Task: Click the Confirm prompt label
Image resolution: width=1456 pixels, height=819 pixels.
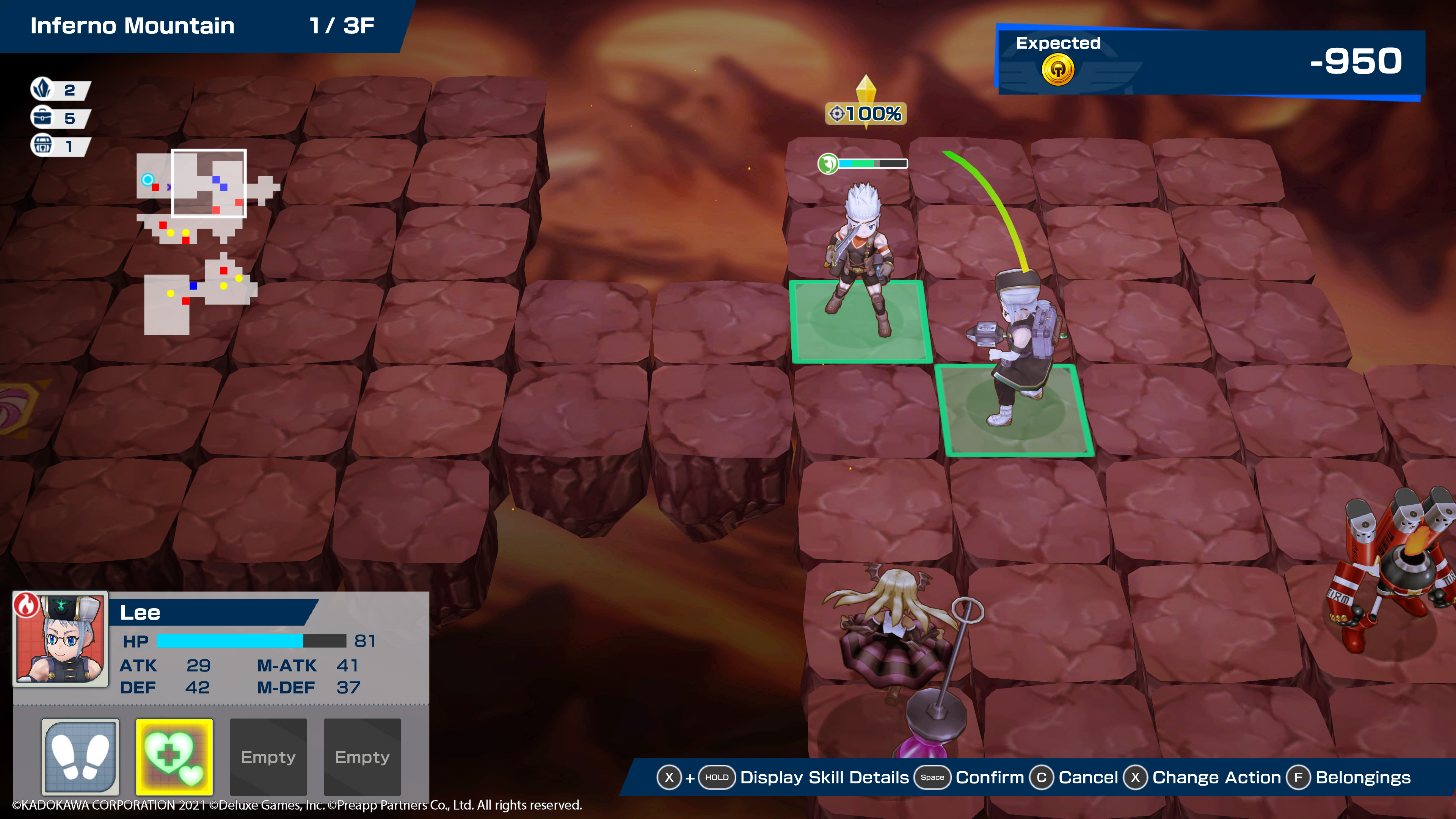Action: coord(989,778)
